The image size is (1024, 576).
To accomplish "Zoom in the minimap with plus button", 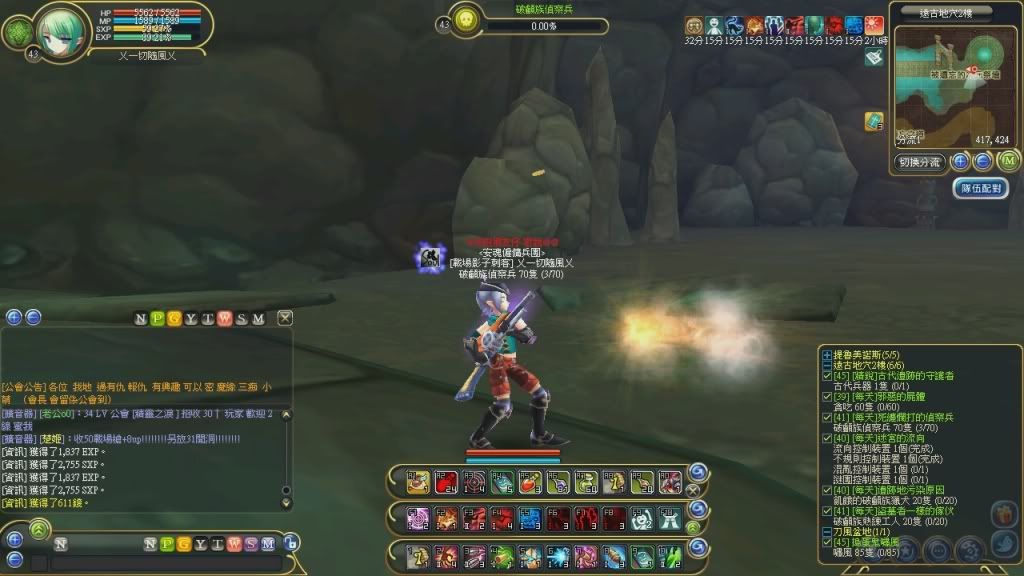I will point(960,161).
